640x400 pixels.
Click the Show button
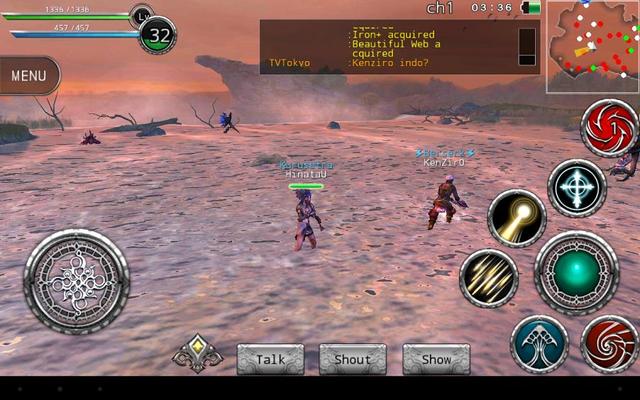click(436, 359)
